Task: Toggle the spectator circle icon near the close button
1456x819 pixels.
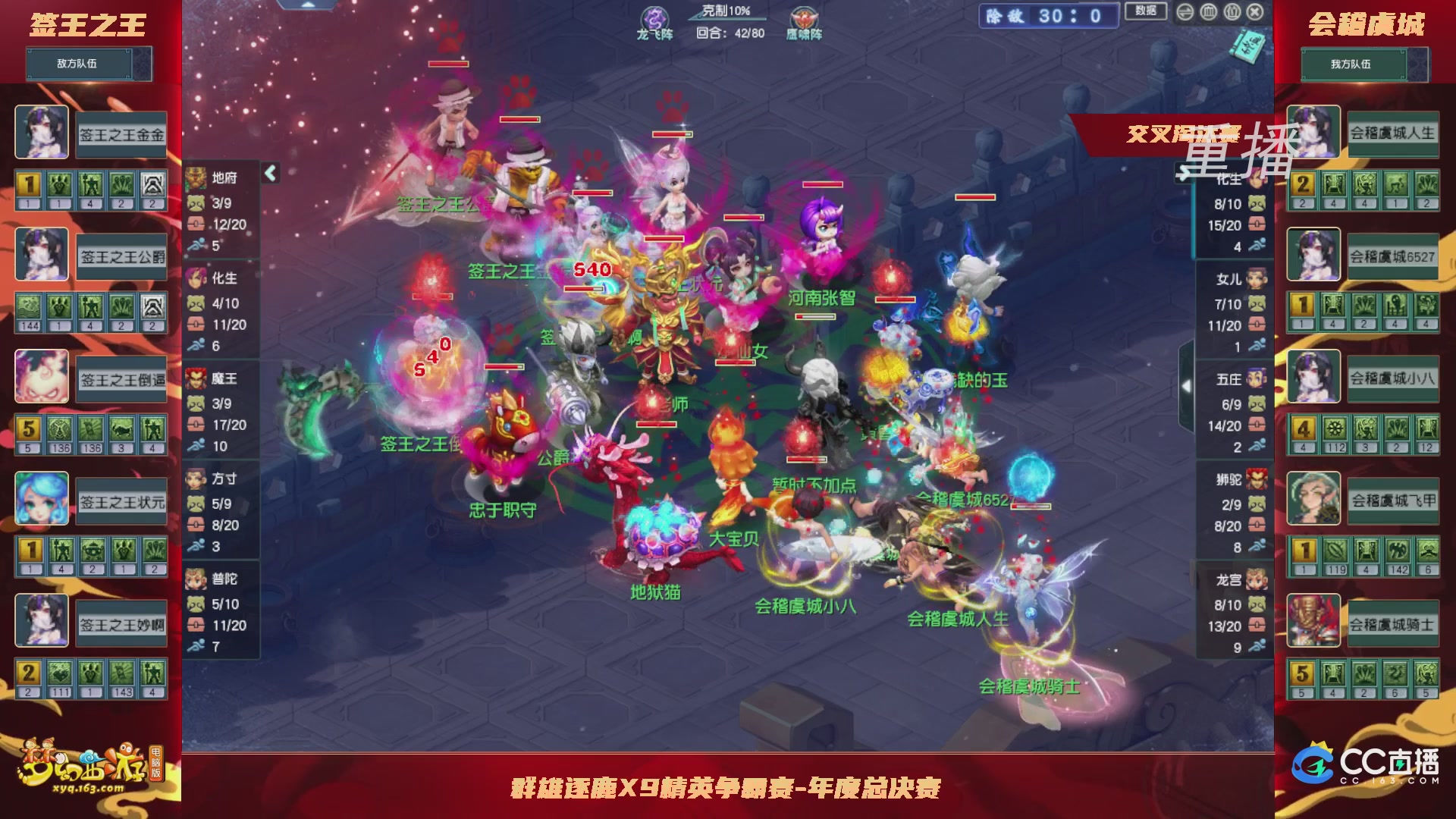Action: click(x=1232, y=13)
